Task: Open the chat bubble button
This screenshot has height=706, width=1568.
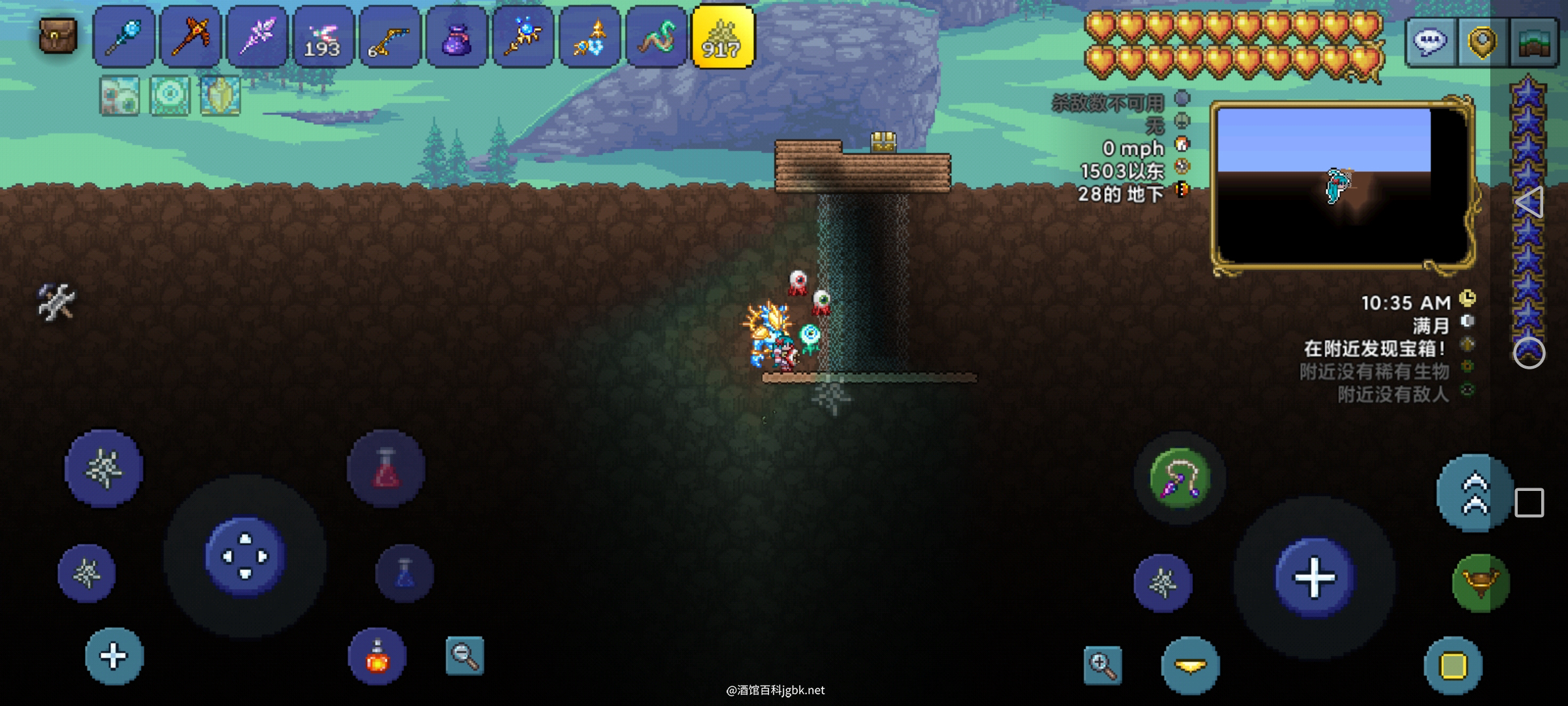Action: [1429, 42]
